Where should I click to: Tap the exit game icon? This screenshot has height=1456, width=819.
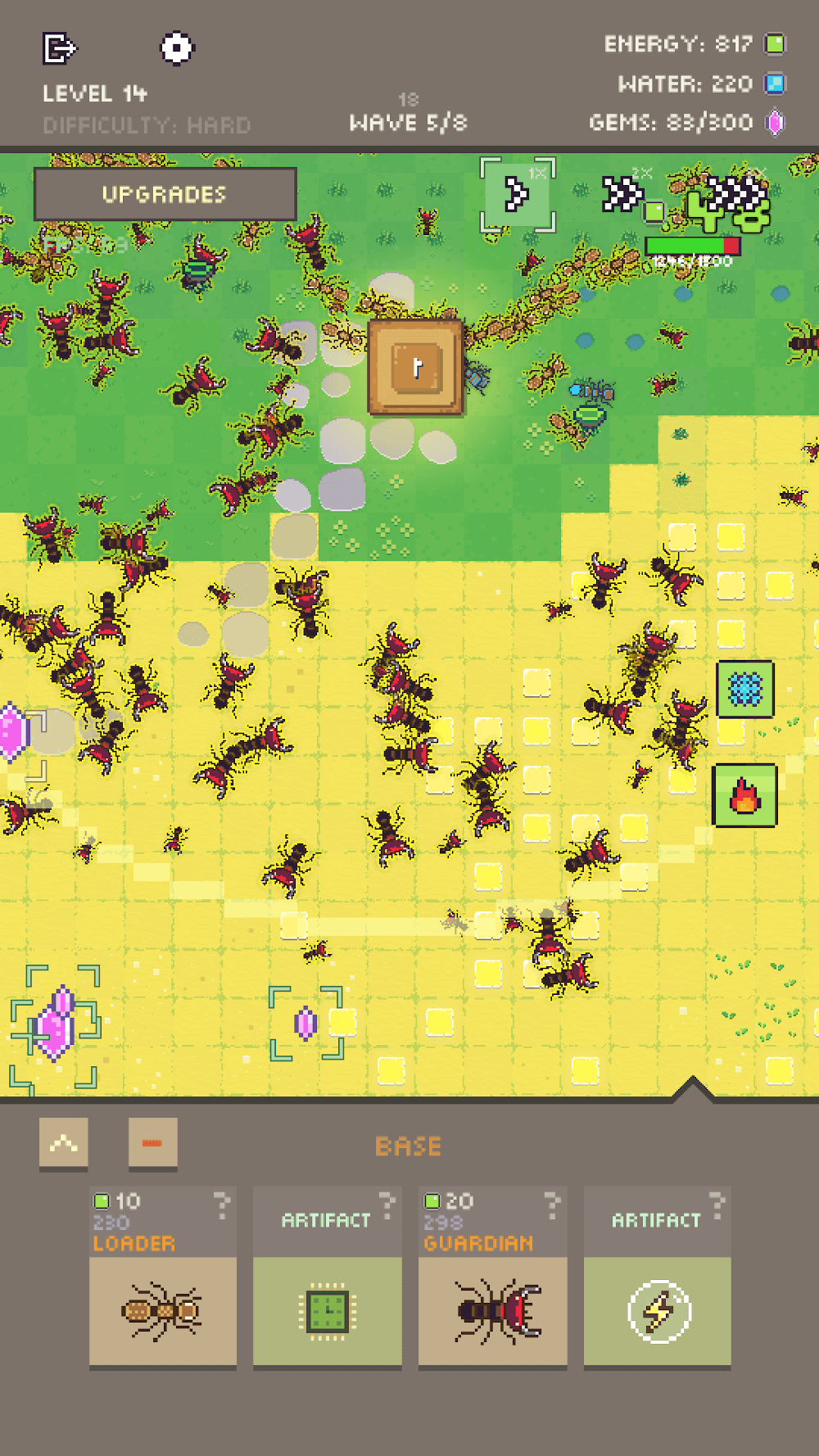point(59,48)
